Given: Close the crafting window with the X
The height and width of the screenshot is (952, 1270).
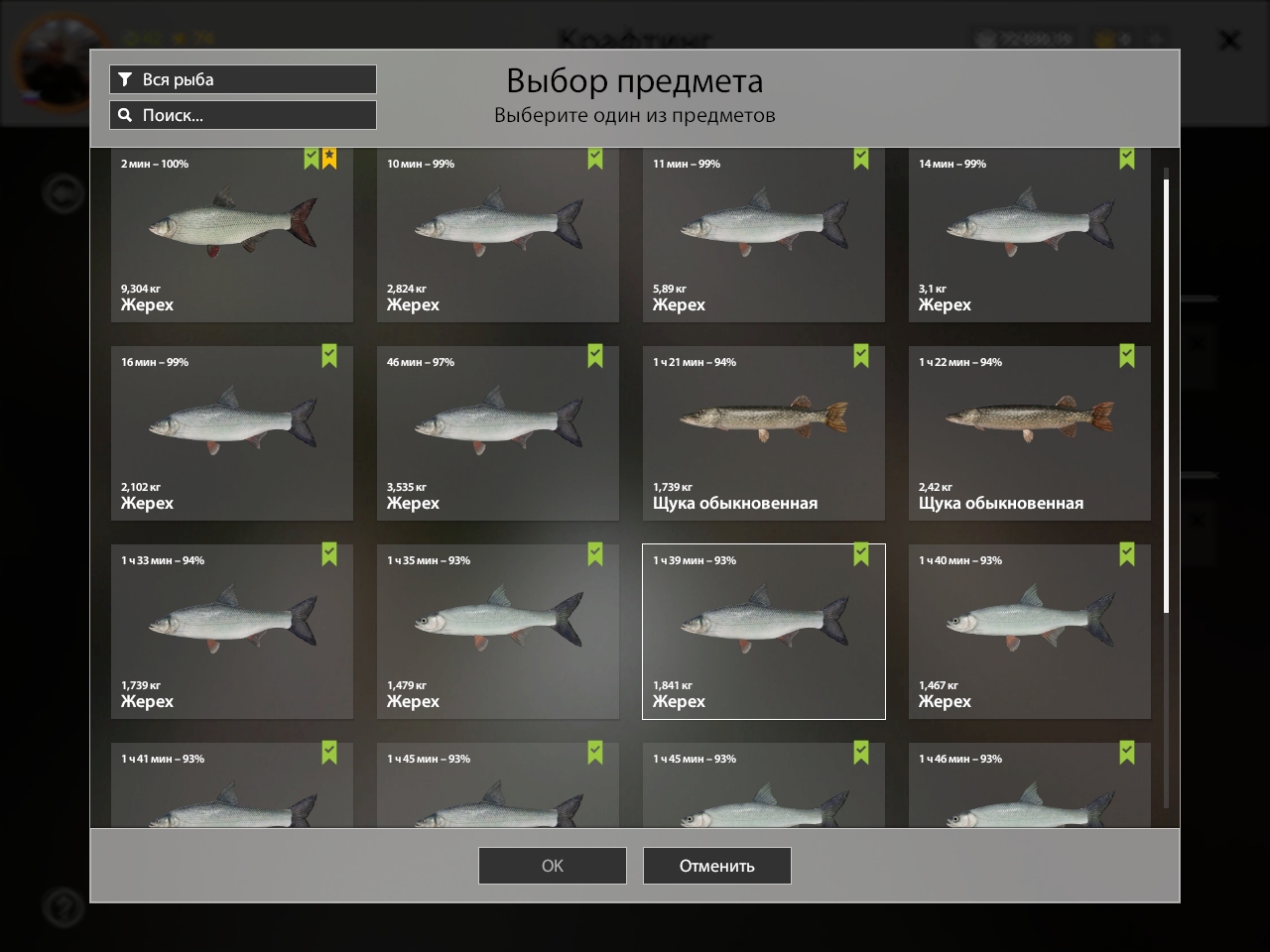Looking at the screenshot, I should tap(1228, 41).
